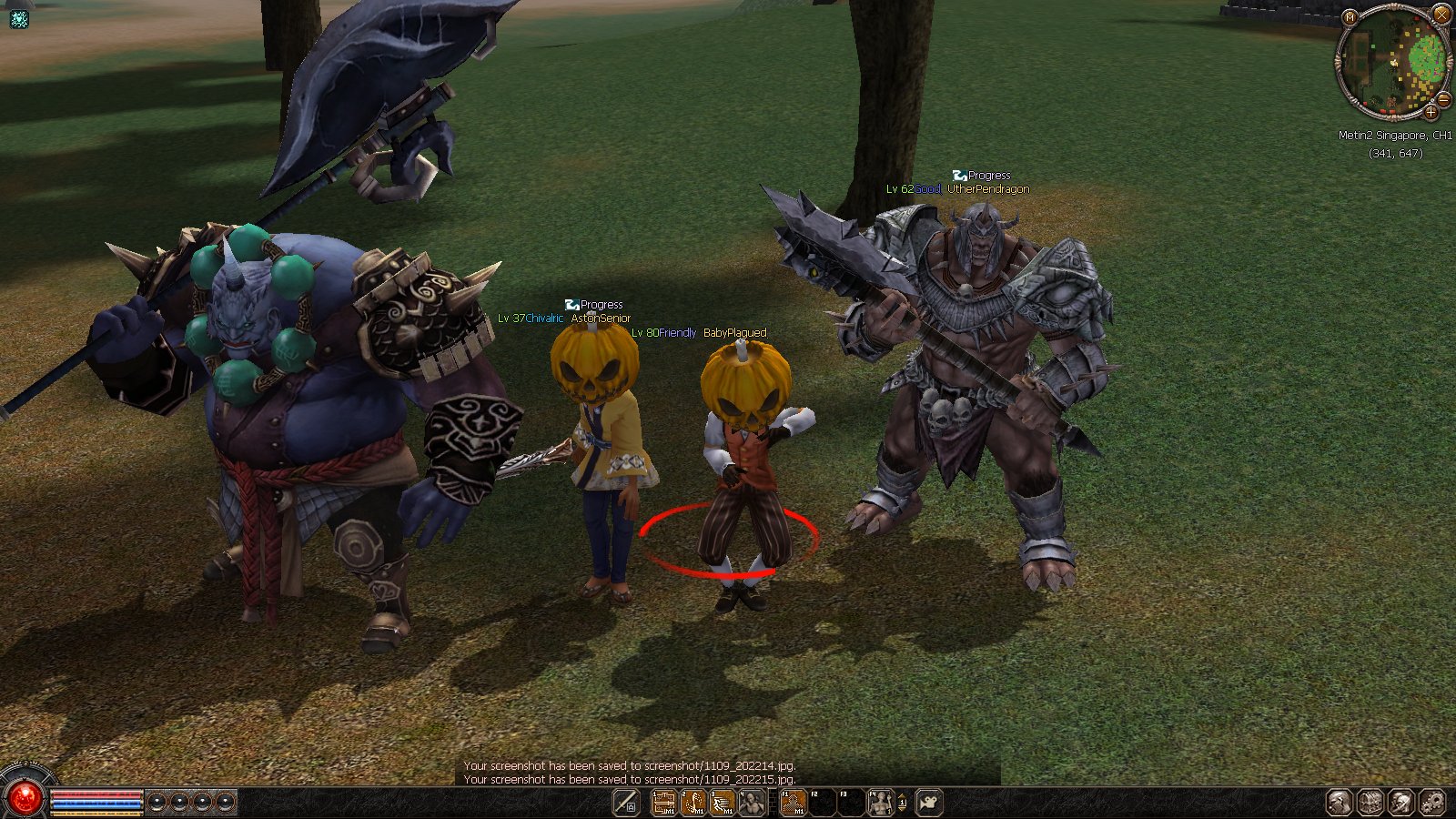This screenshot has height=819, width=1456.
Task: Switch quickslot page with the arrow stepper
Action: [x=902, y=803]
